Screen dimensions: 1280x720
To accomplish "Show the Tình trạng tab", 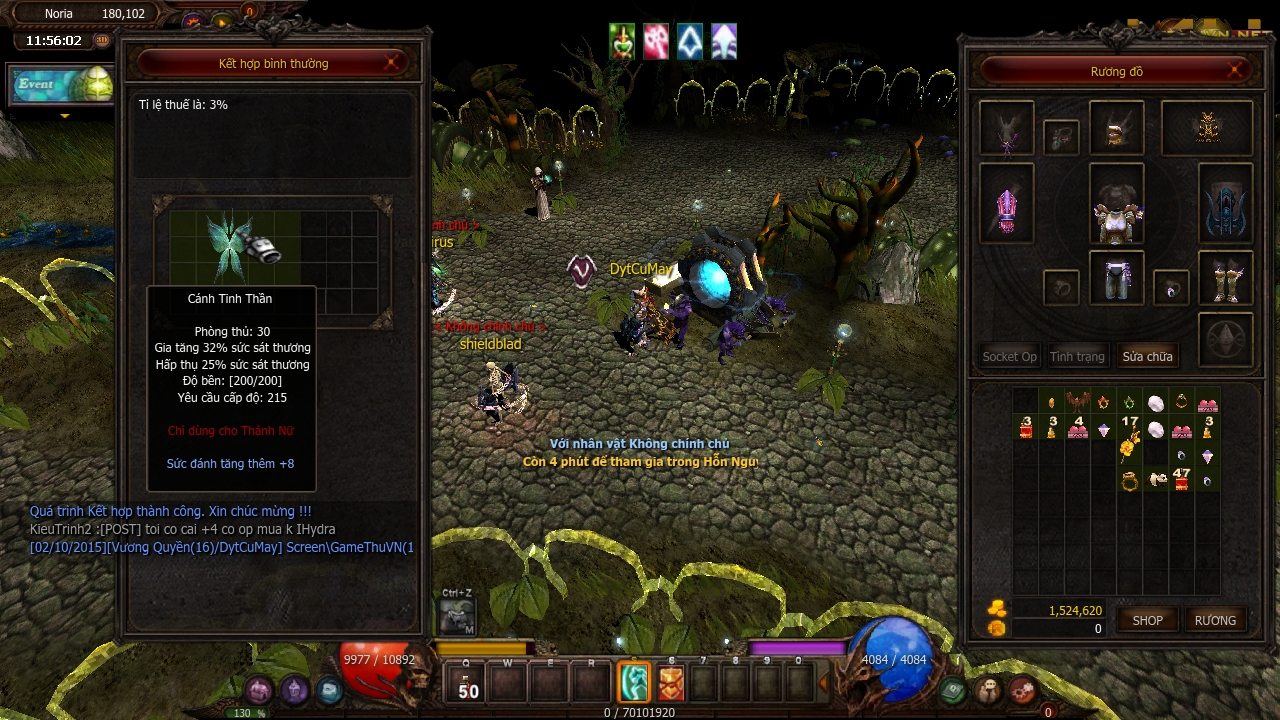I will (x=1077, y=356).
